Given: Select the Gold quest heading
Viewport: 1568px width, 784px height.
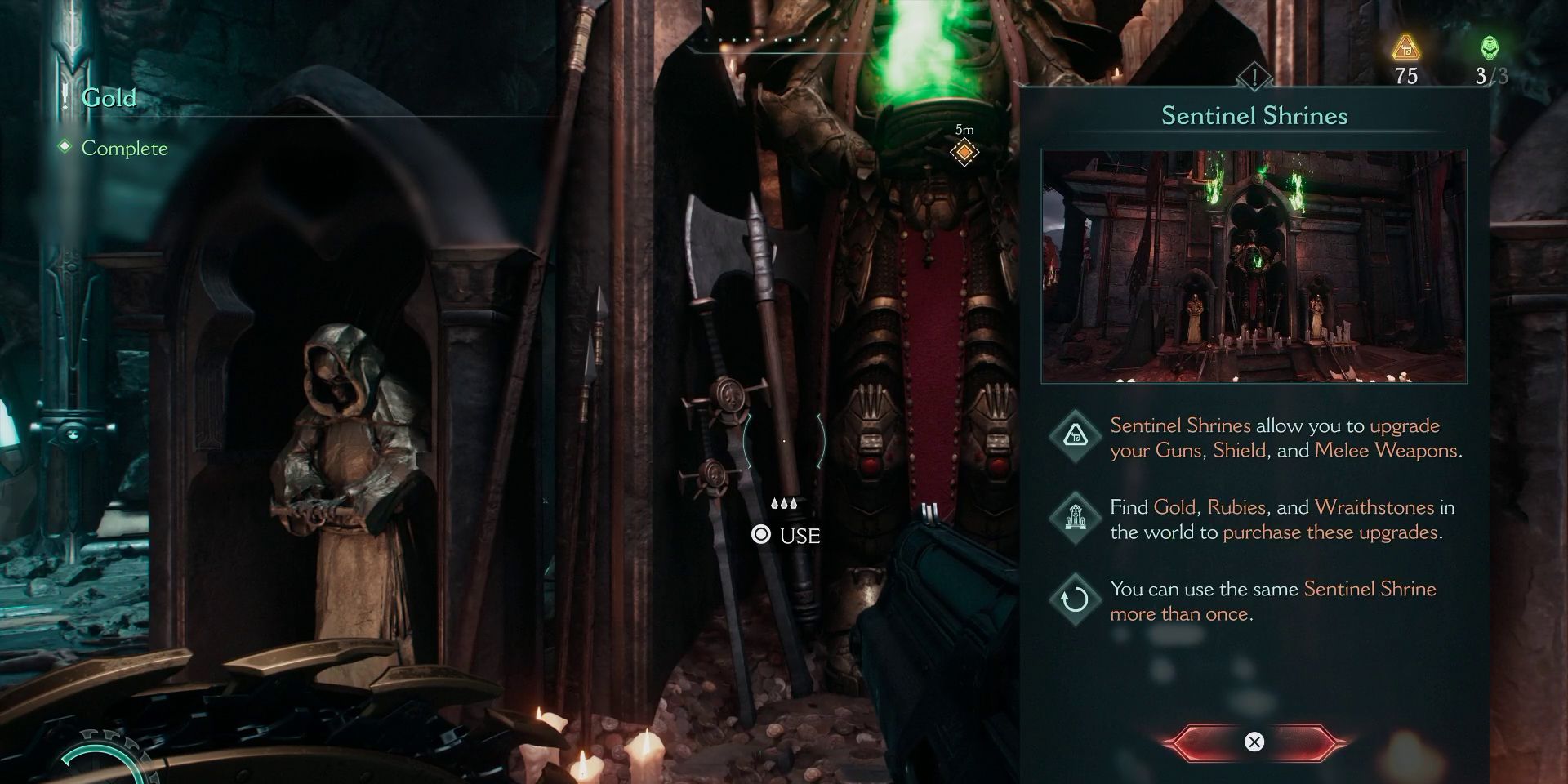Looking at the screenshot, I should coord(108,98).
